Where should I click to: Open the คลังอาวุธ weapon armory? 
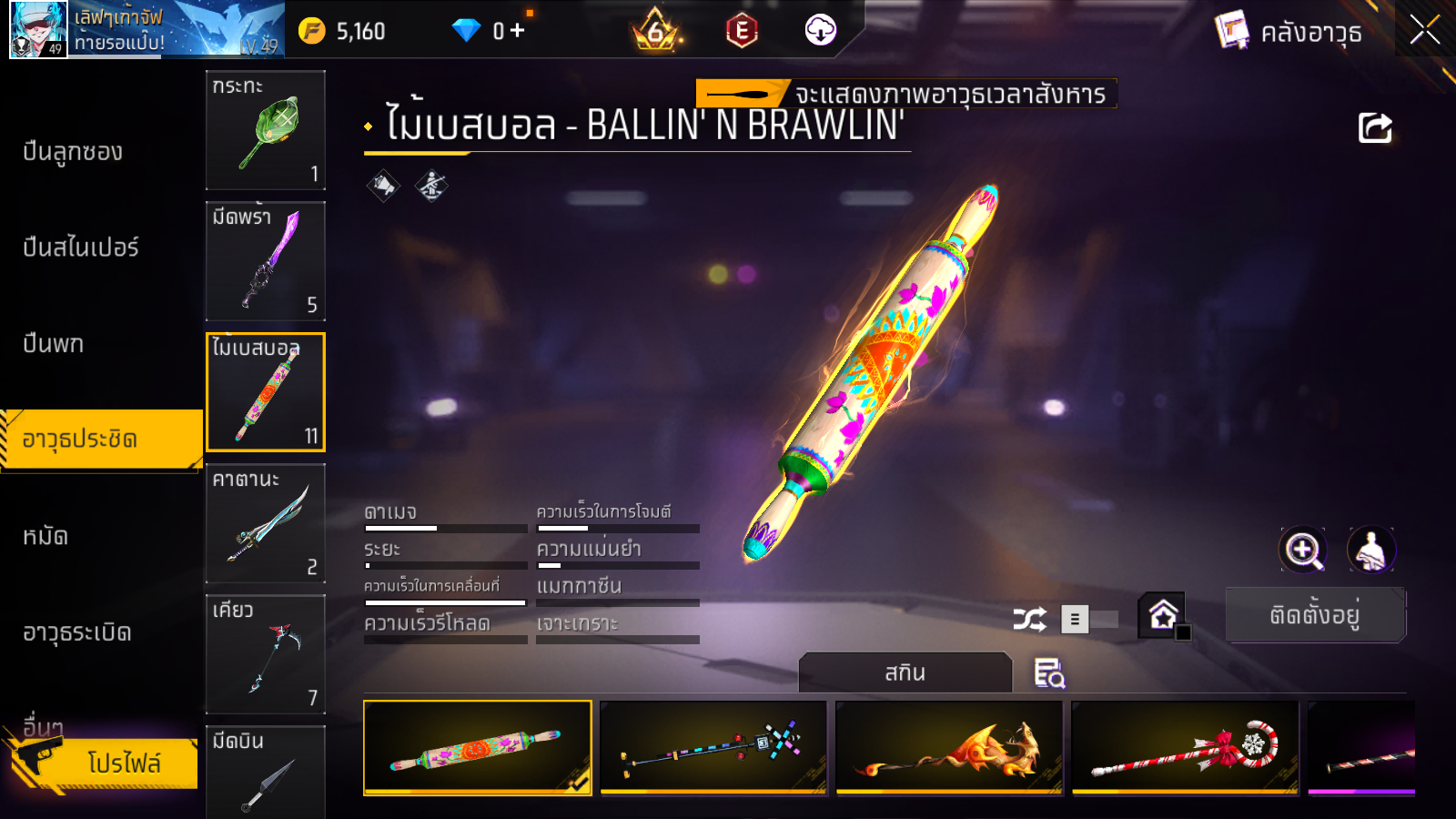coord(1289,32)
